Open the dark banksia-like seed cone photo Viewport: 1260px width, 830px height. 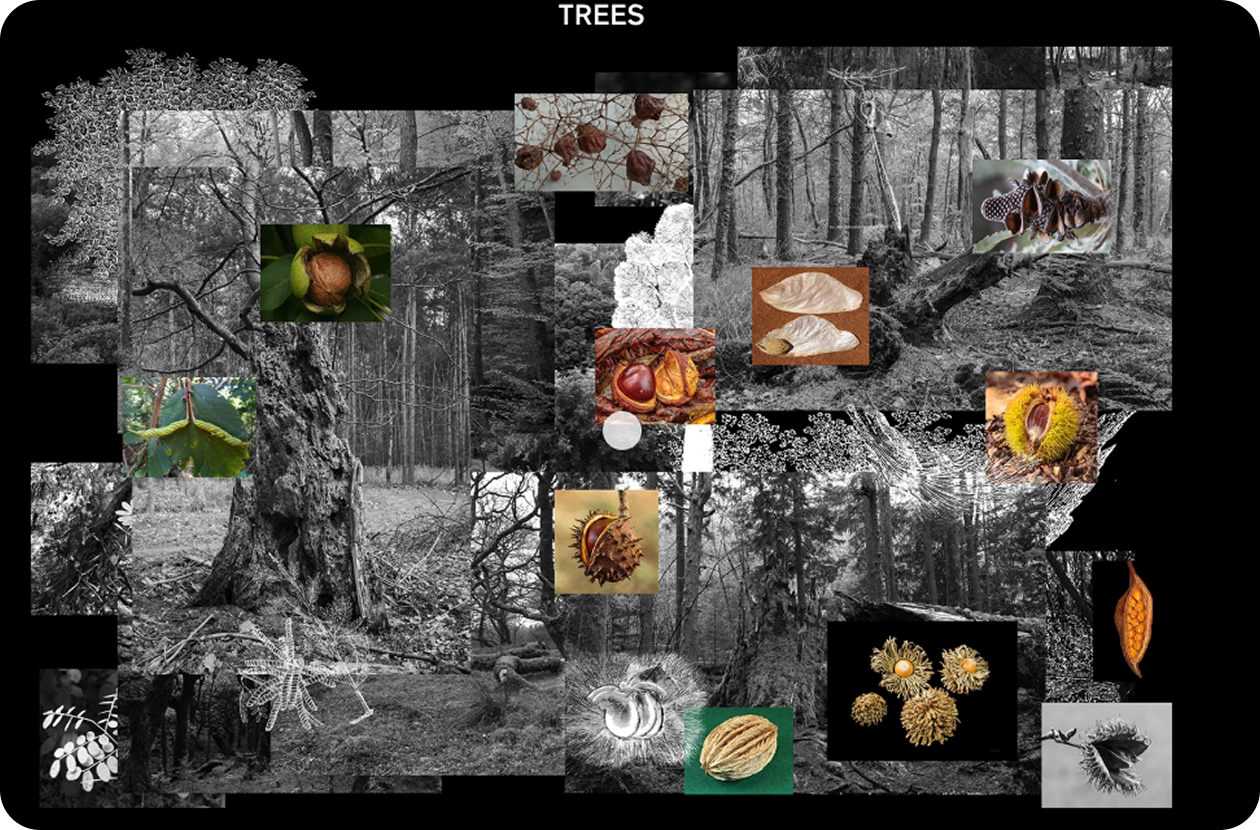1041,205
